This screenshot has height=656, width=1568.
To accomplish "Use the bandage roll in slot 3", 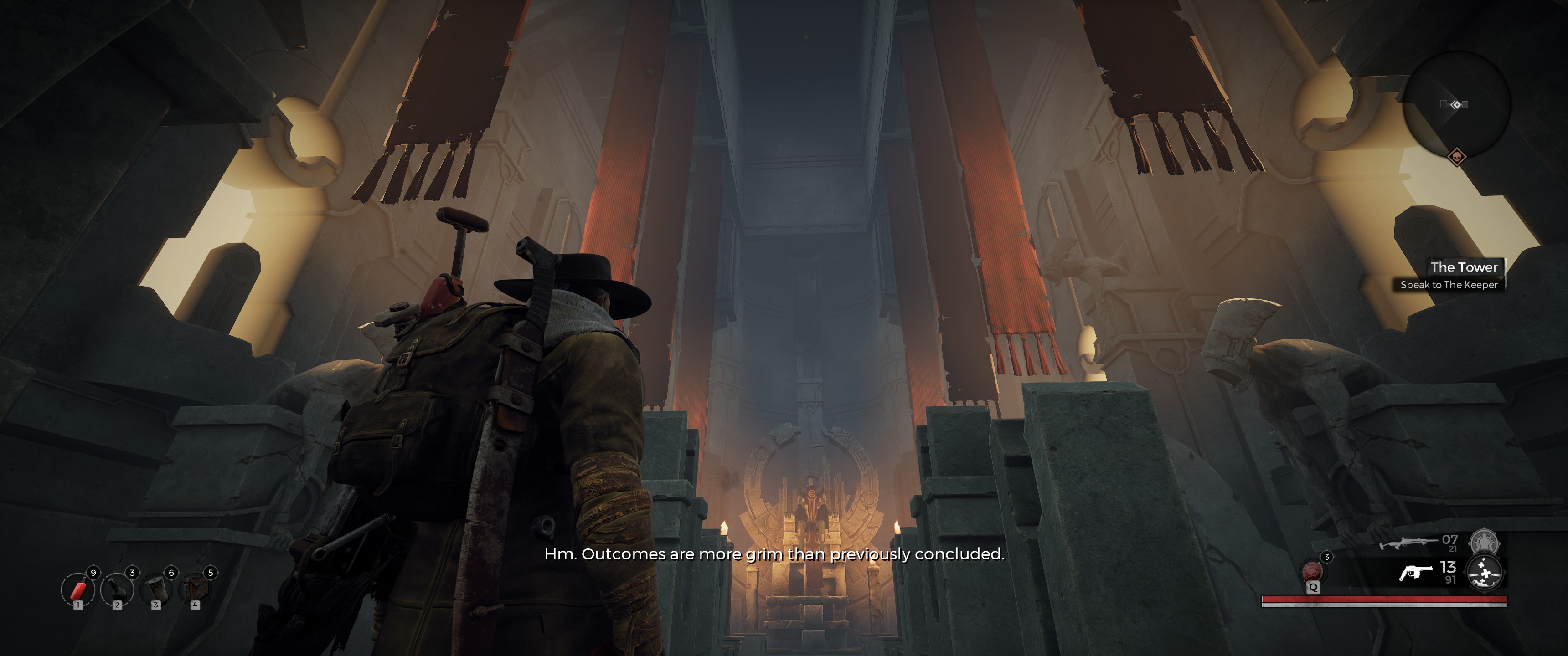I will 156,589.
